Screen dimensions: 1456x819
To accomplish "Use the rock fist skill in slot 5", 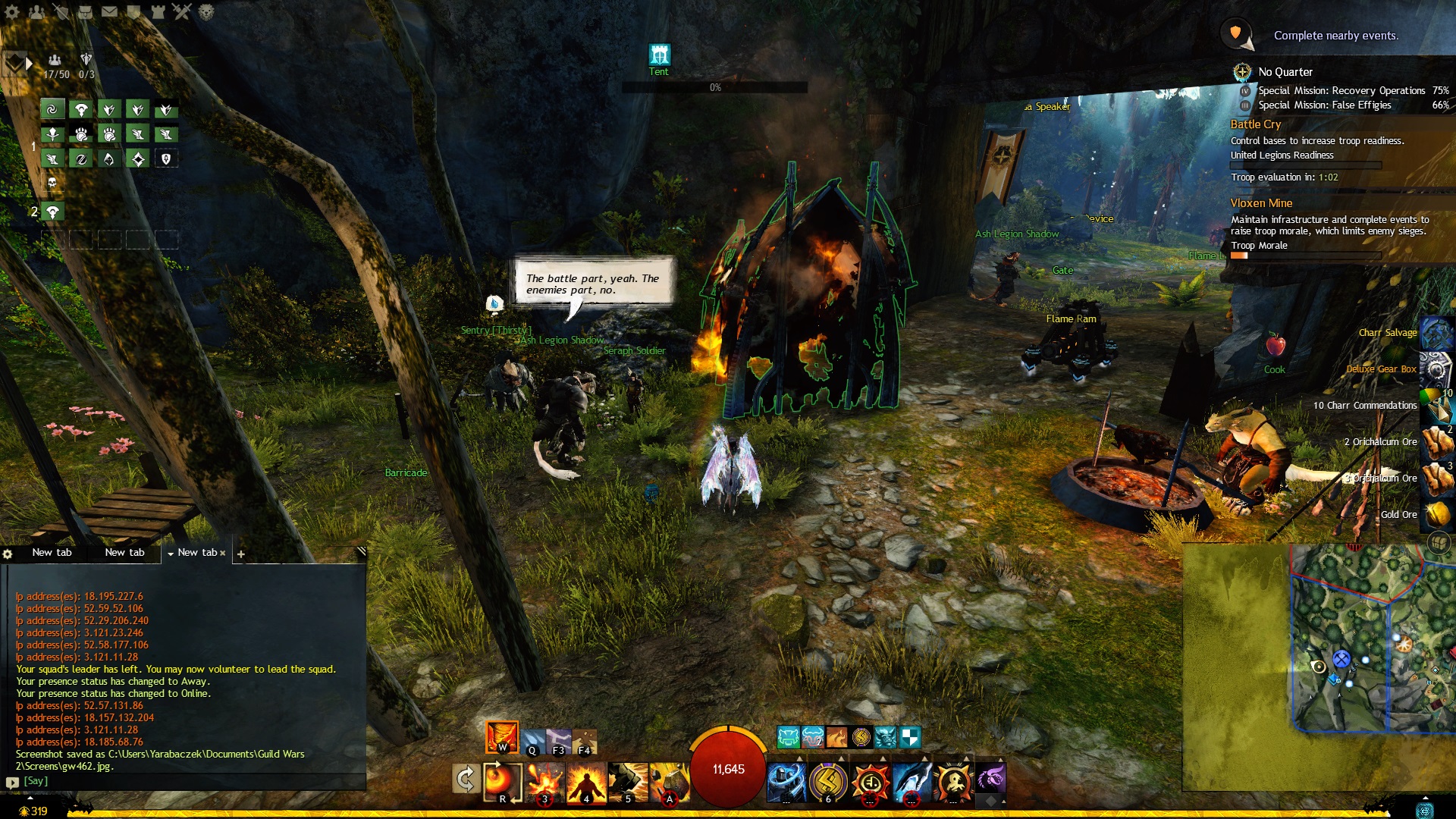I will tap(627, 781).
